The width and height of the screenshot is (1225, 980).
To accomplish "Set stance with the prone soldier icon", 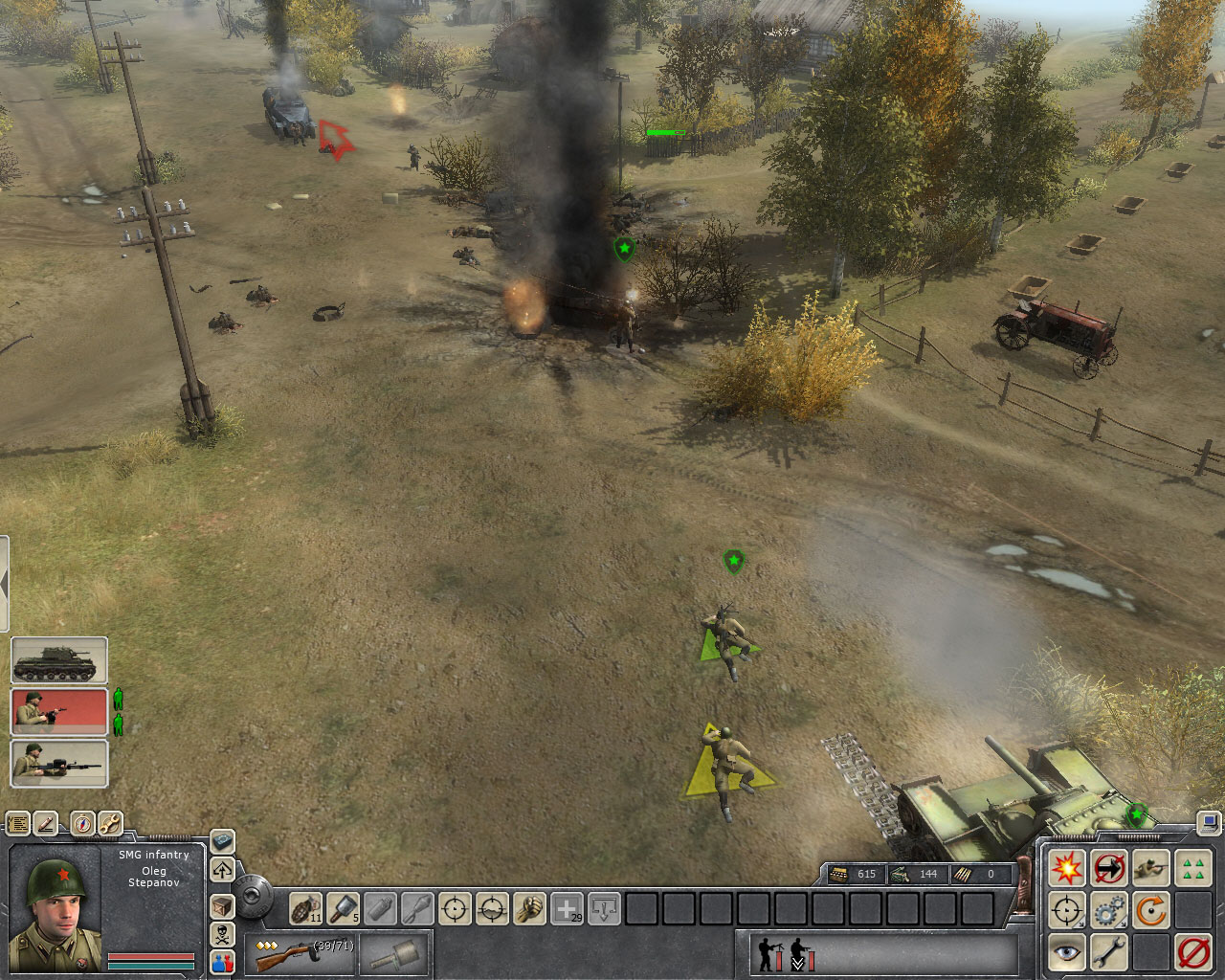I will click(1150, 867).
